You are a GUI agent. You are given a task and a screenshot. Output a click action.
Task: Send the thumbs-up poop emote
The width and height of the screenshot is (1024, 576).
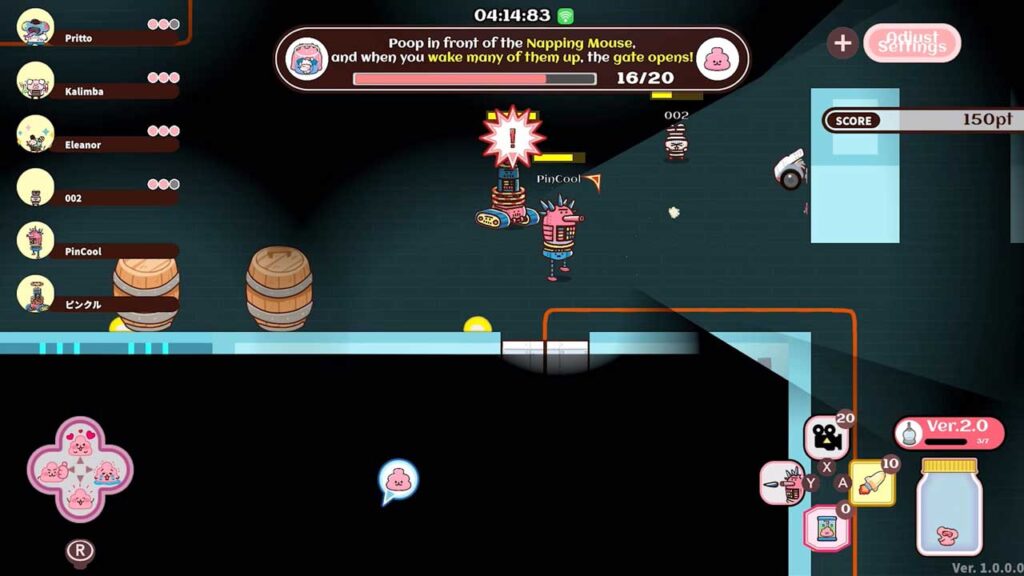pyautogui.click(x=52, y=470)
